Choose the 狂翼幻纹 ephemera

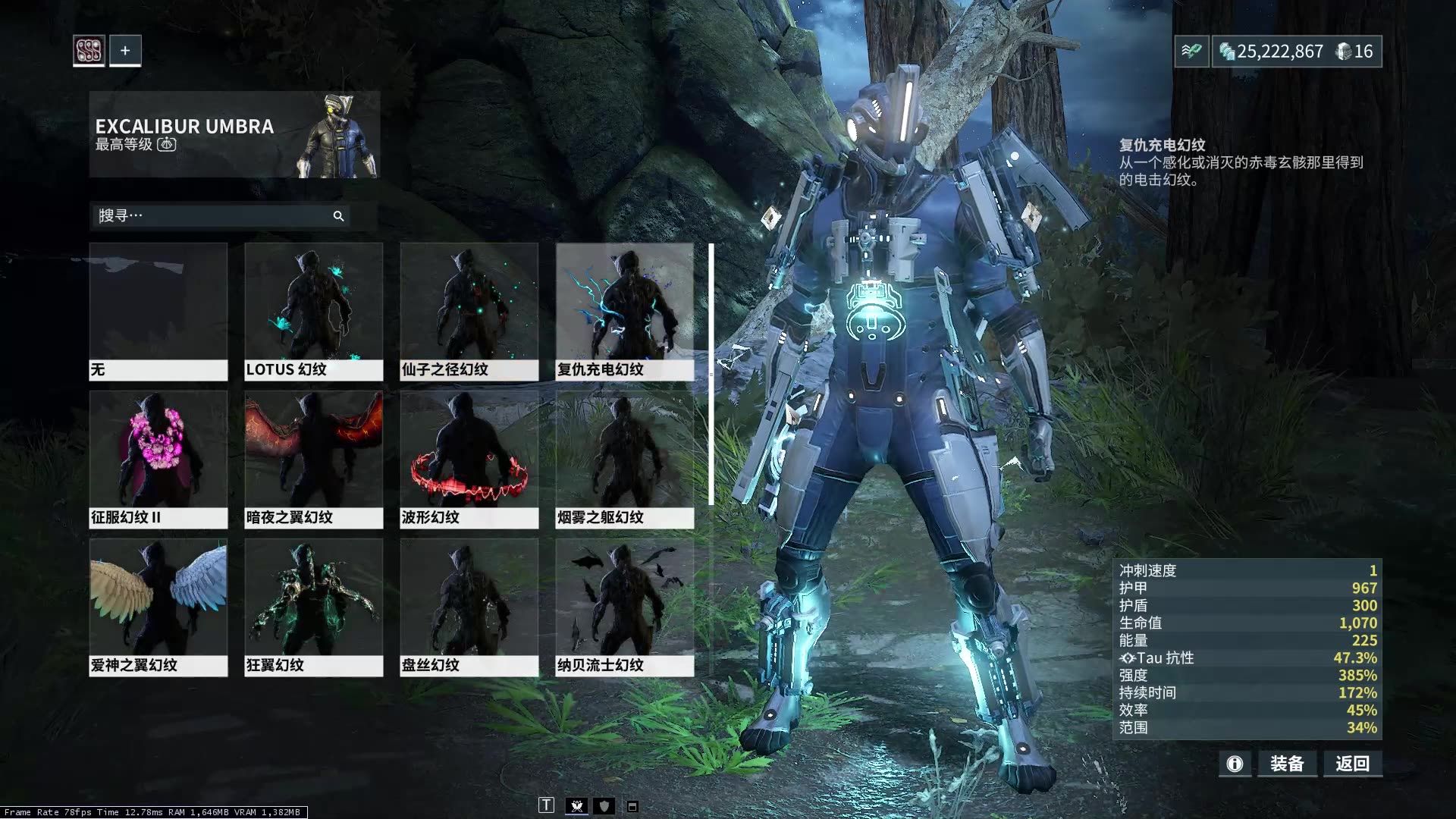pyautogui.click(x=313, y=607)
